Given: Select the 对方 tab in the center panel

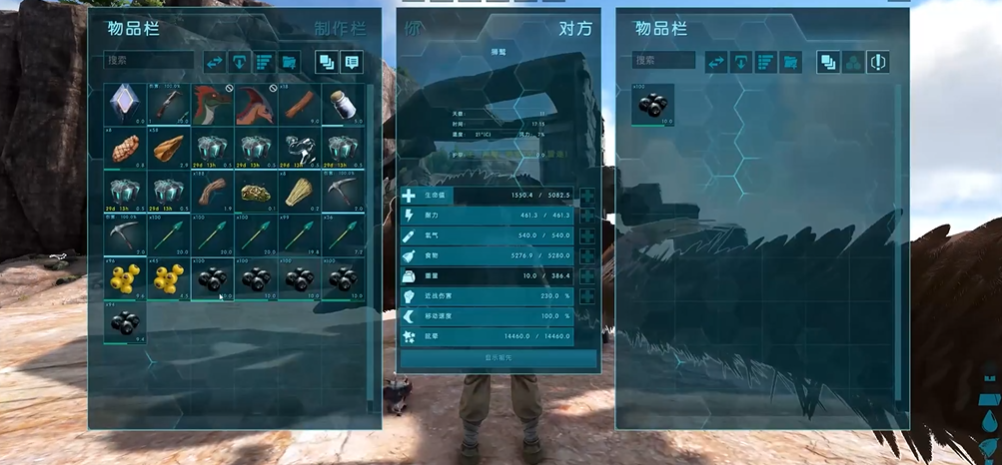Looking at the screenshot, I should coord(575,29).
